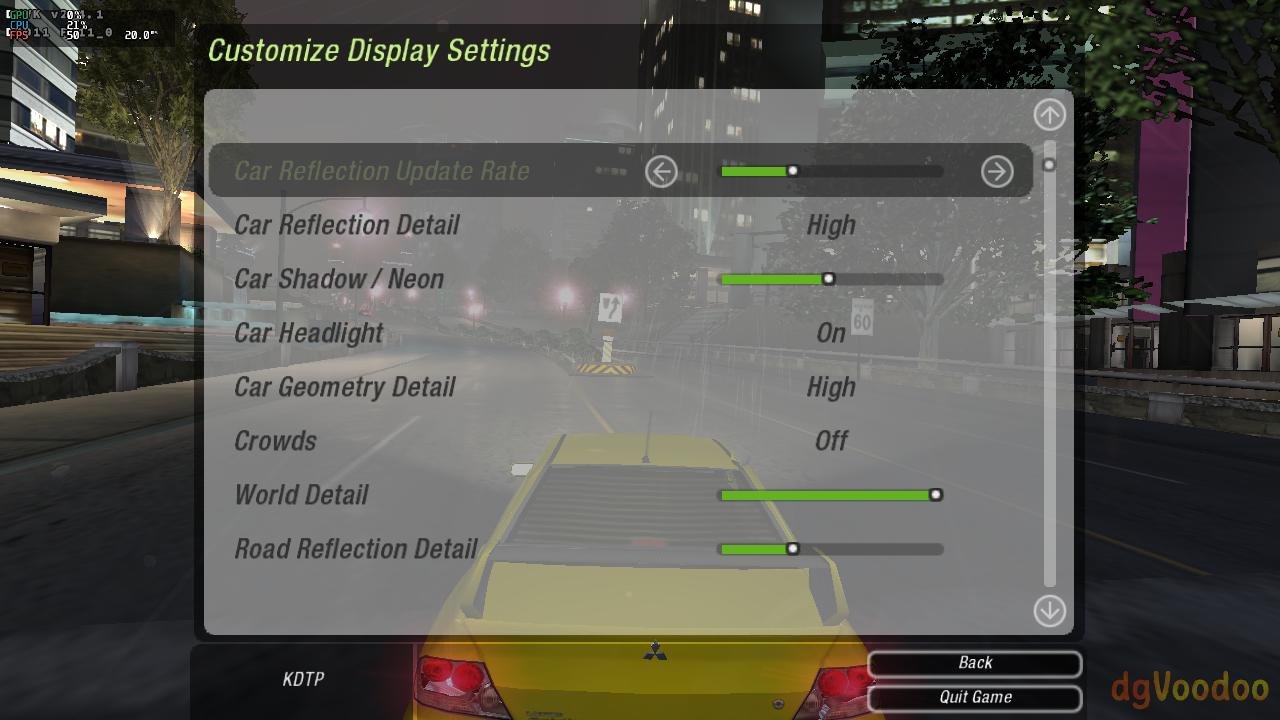This screenshot has height=720, width=1280.
Task: Choose Quit Game
Action: tap(975, 697)
